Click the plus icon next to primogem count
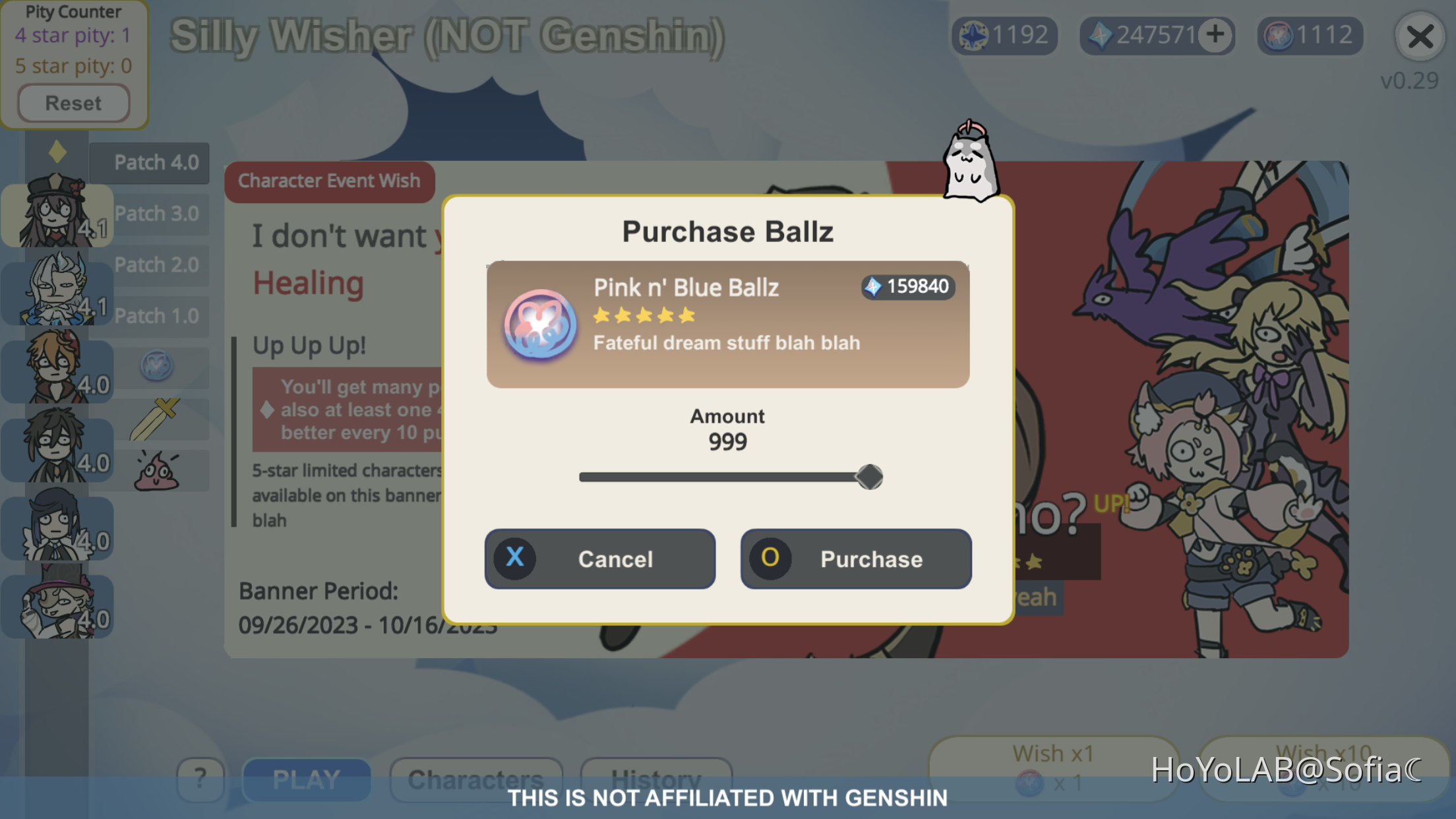The height and width of the screenshot is (819, 1456). (1215, 36)
